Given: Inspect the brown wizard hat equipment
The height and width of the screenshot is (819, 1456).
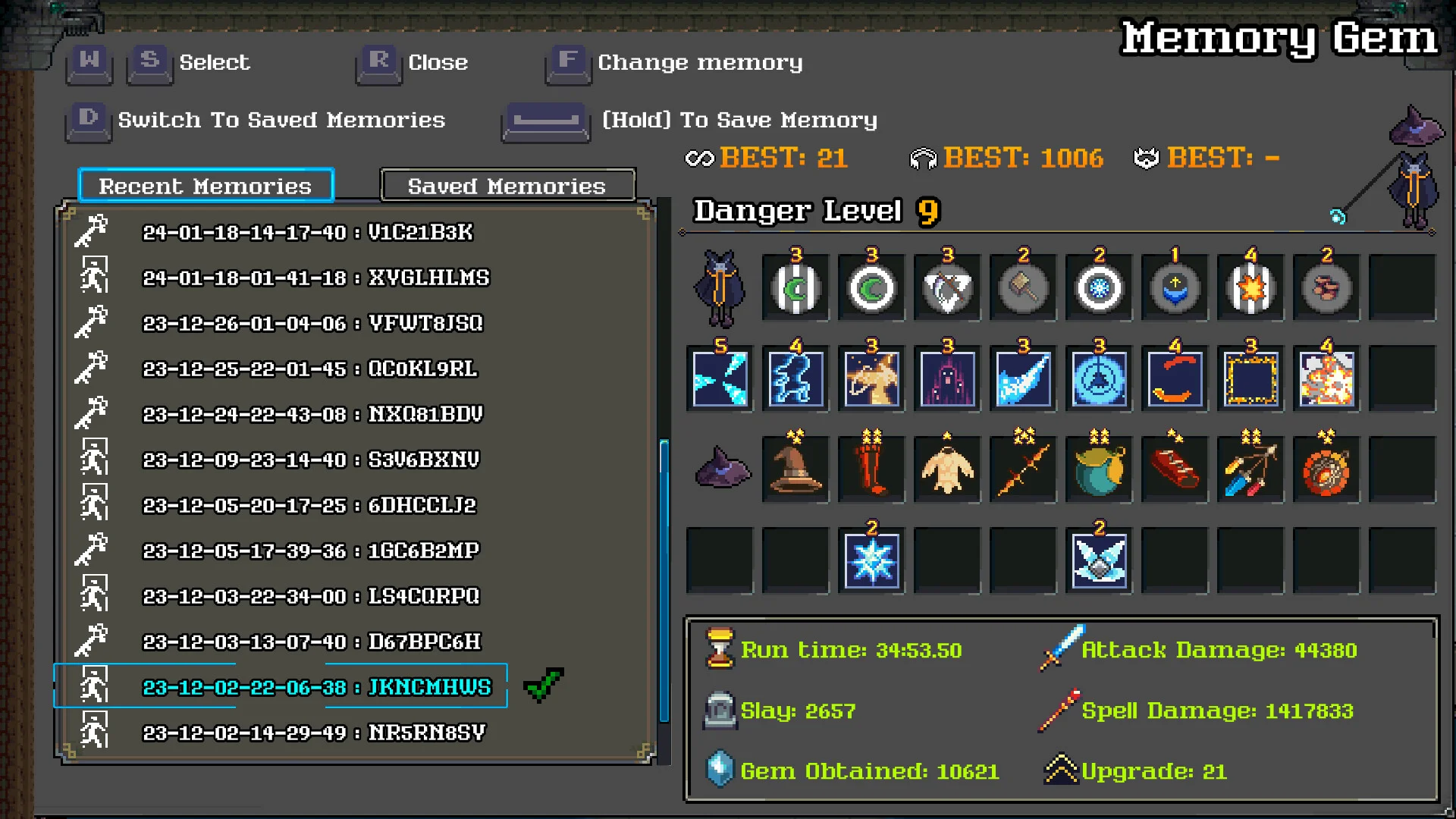Looking at the screenshot, I should click(x=795, y=469).
